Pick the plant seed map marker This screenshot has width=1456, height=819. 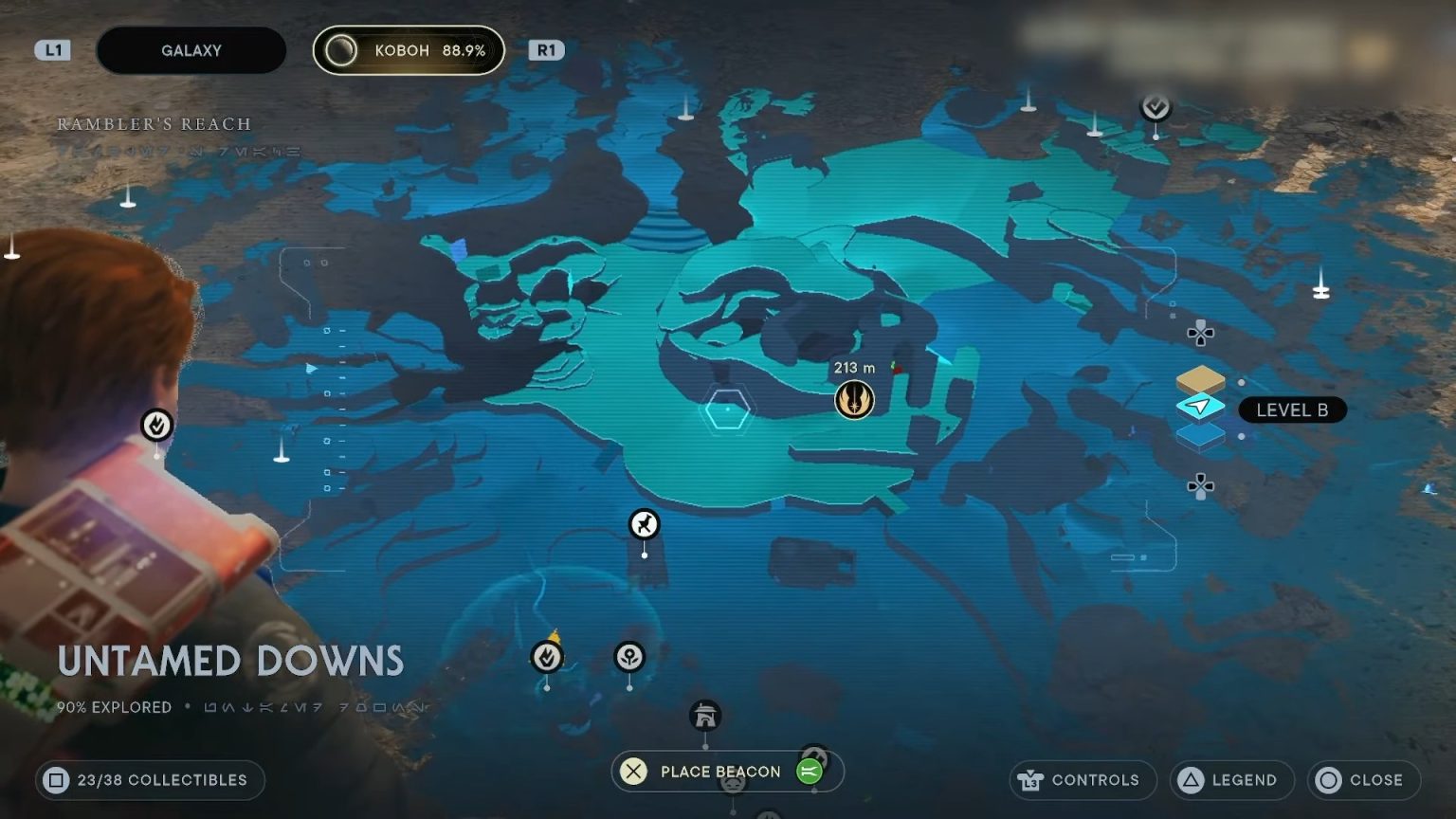pos(629,656)
